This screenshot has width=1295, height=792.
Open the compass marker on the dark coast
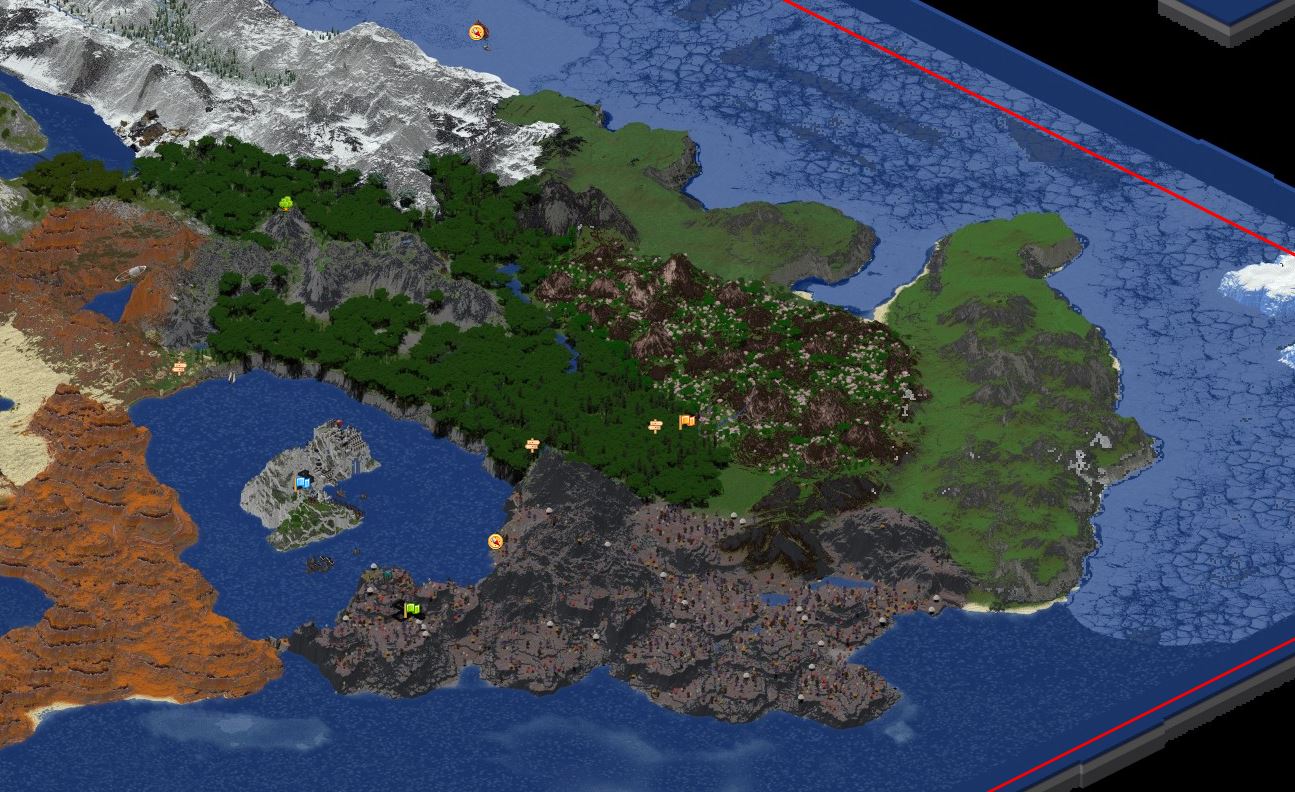pyautogui.click(x=495, y=541)
